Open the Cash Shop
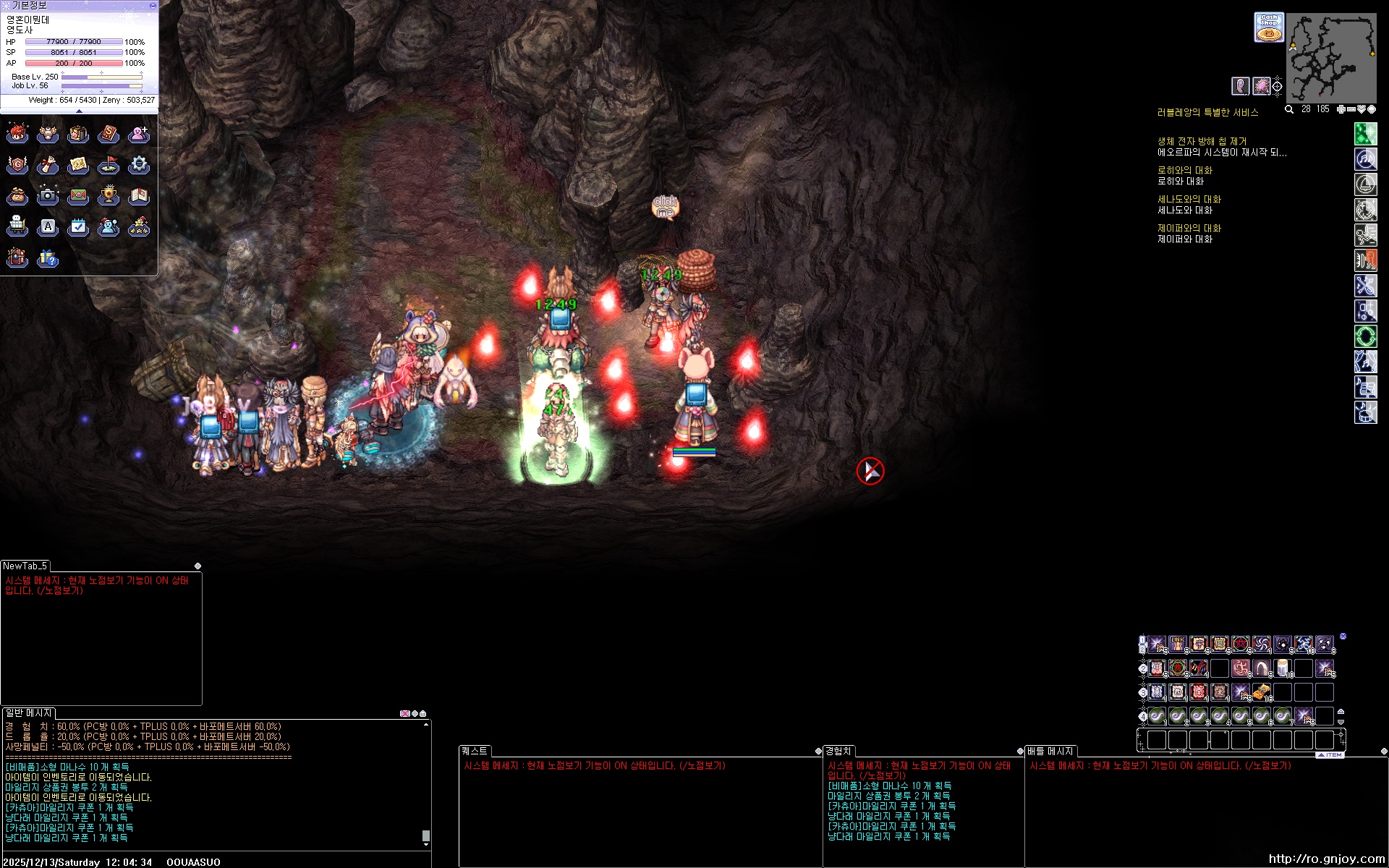 pos(1268,27)
